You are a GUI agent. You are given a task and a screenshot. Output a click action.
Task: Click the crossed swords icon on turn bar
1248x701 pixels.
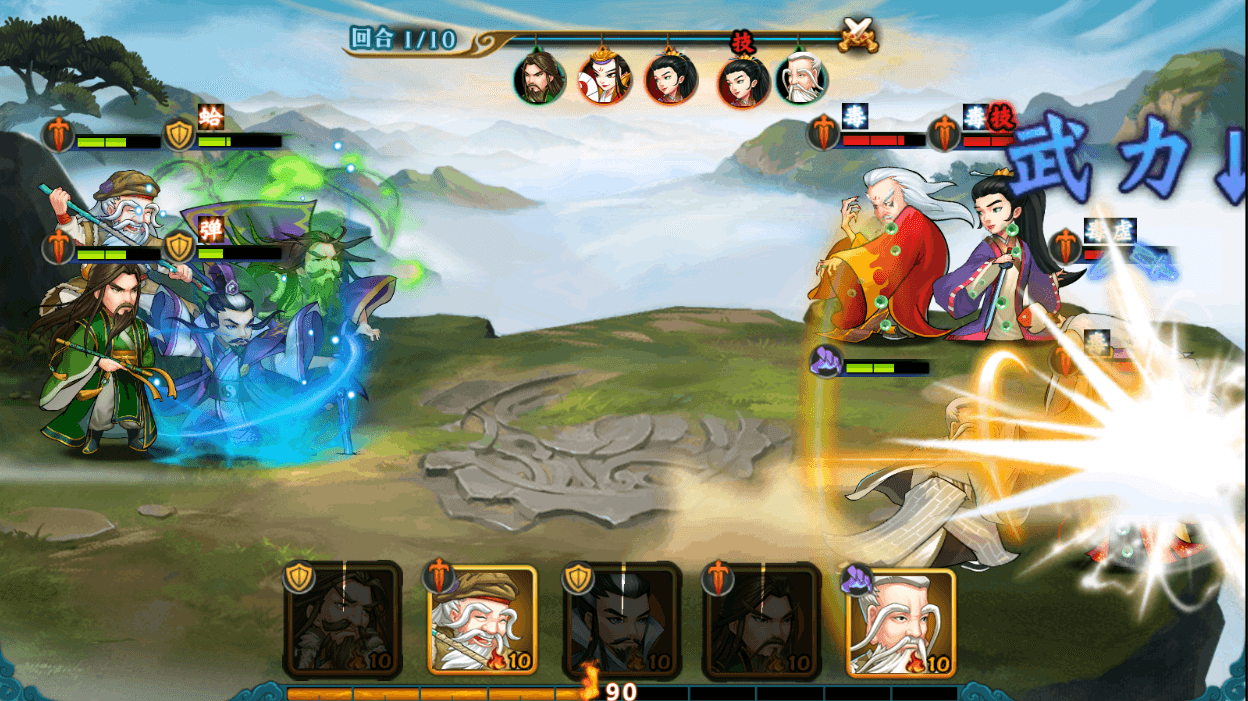[858, 35]
